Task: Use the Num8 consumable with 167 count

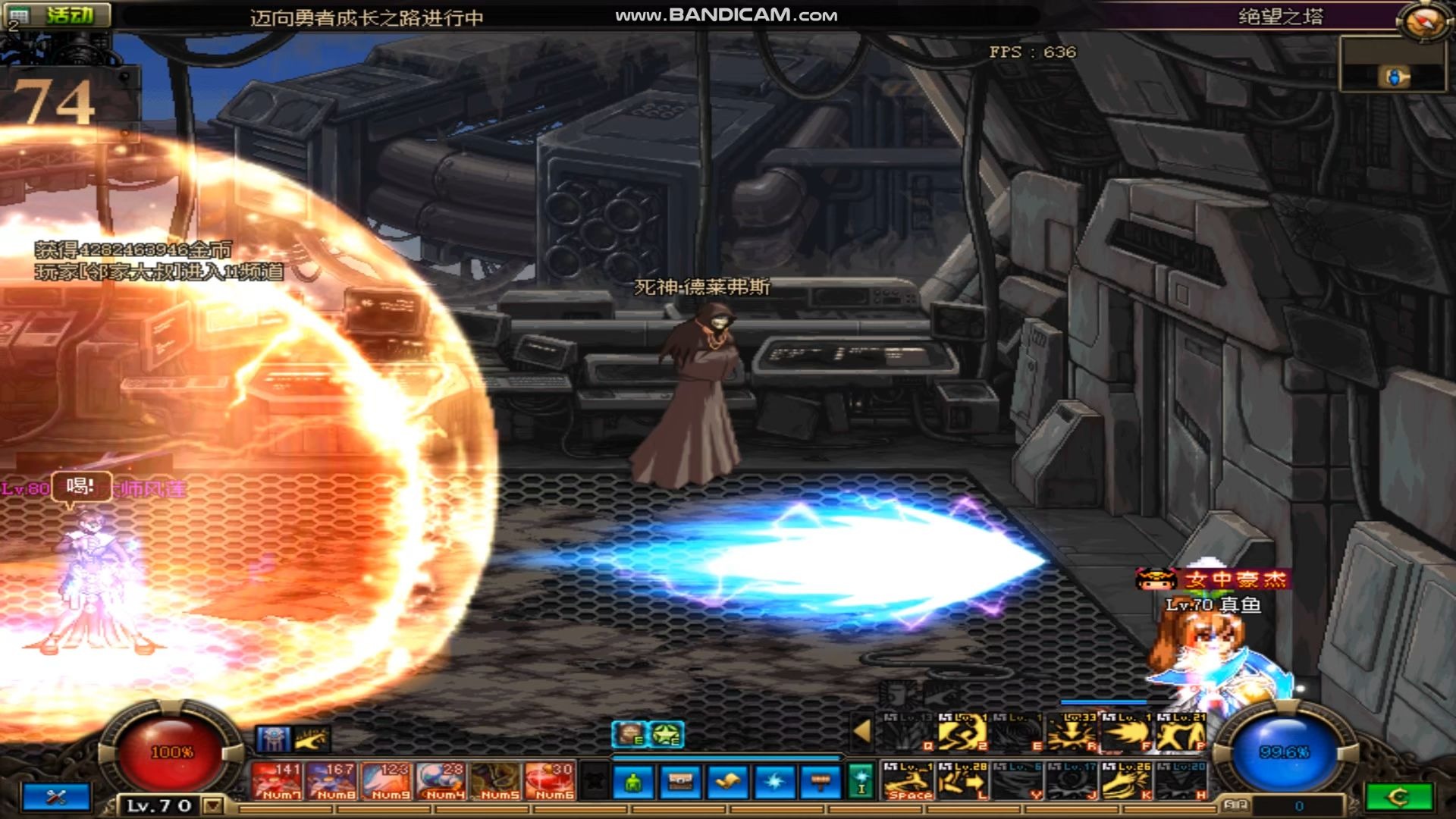Action: click(x=331, y=781)
